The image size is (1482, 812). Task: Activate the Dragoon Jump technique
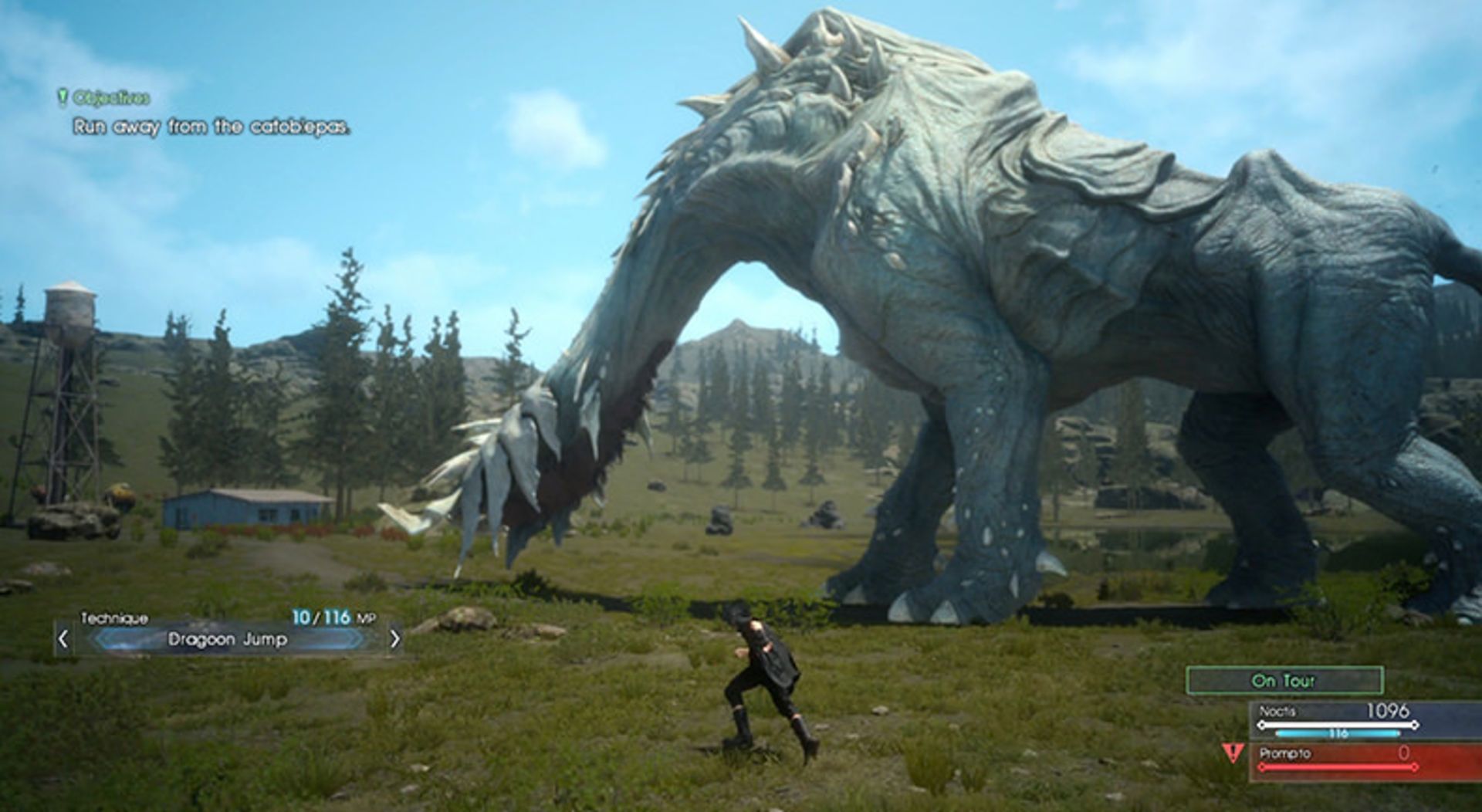[x=228, y=639]
